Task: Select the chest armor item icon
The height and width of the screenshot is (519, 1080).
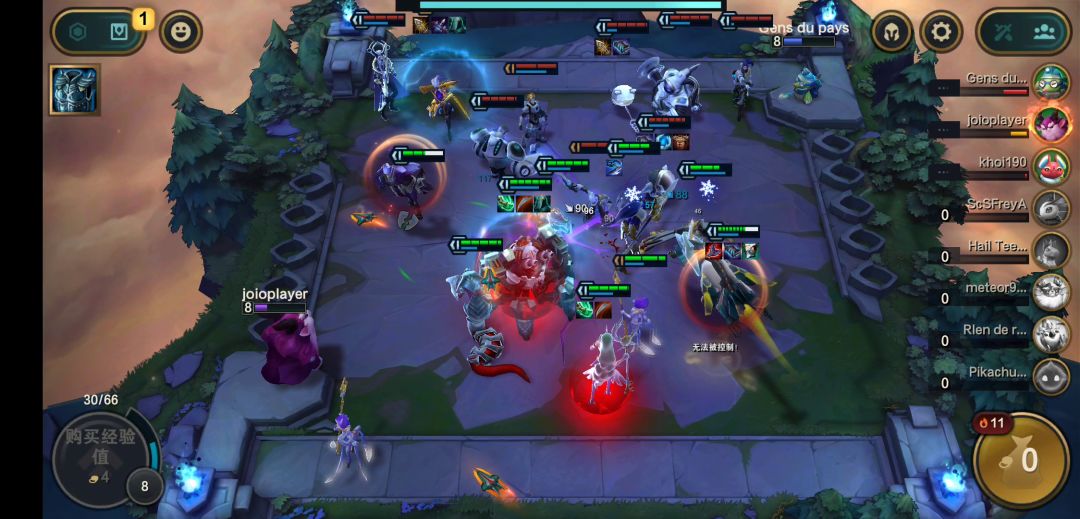Action: pos(74,90)
